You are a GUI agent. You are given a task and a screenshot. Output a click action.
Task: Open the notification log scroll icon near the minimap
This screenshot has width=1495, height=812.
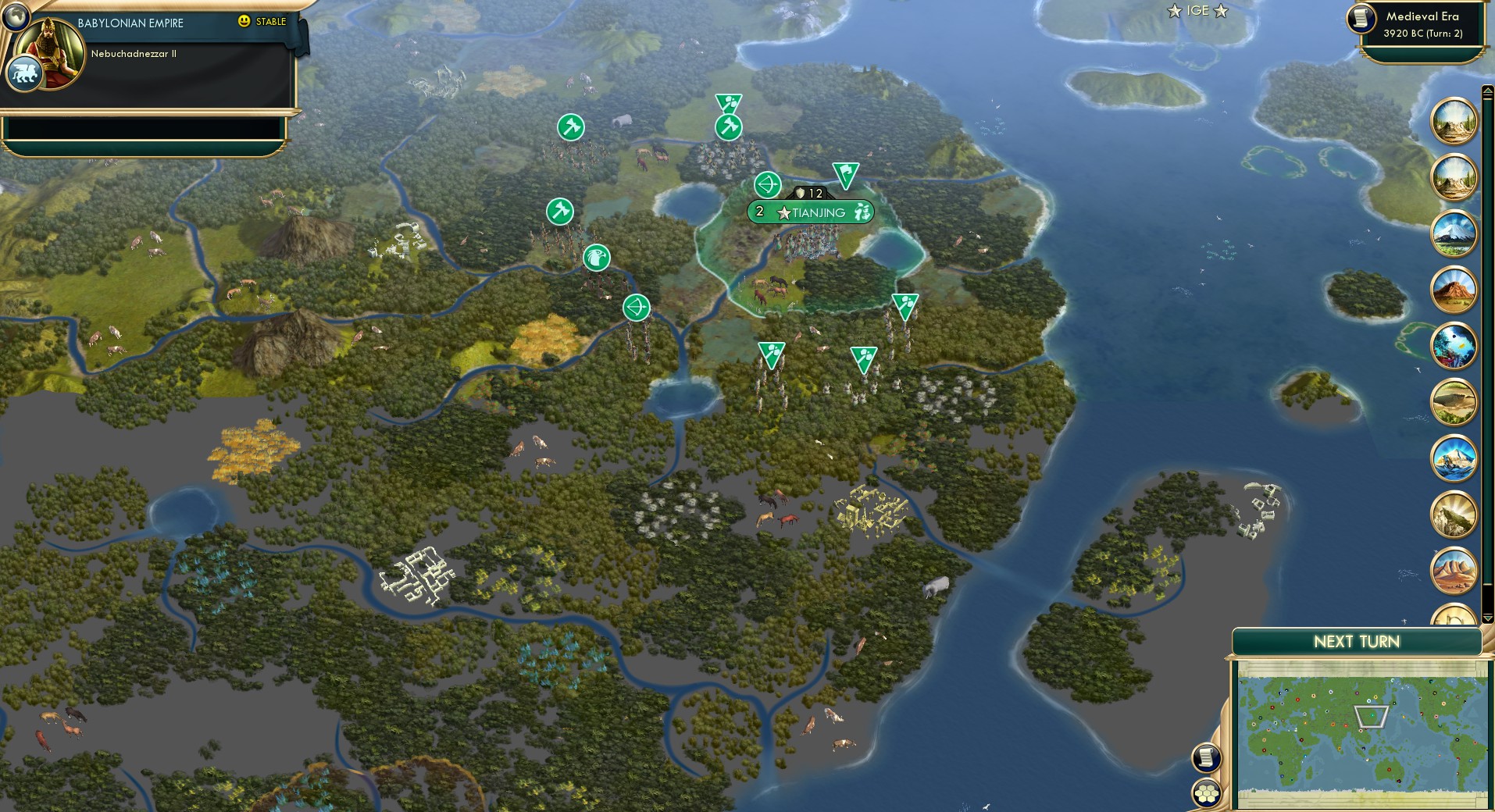tap(1208, 758)
